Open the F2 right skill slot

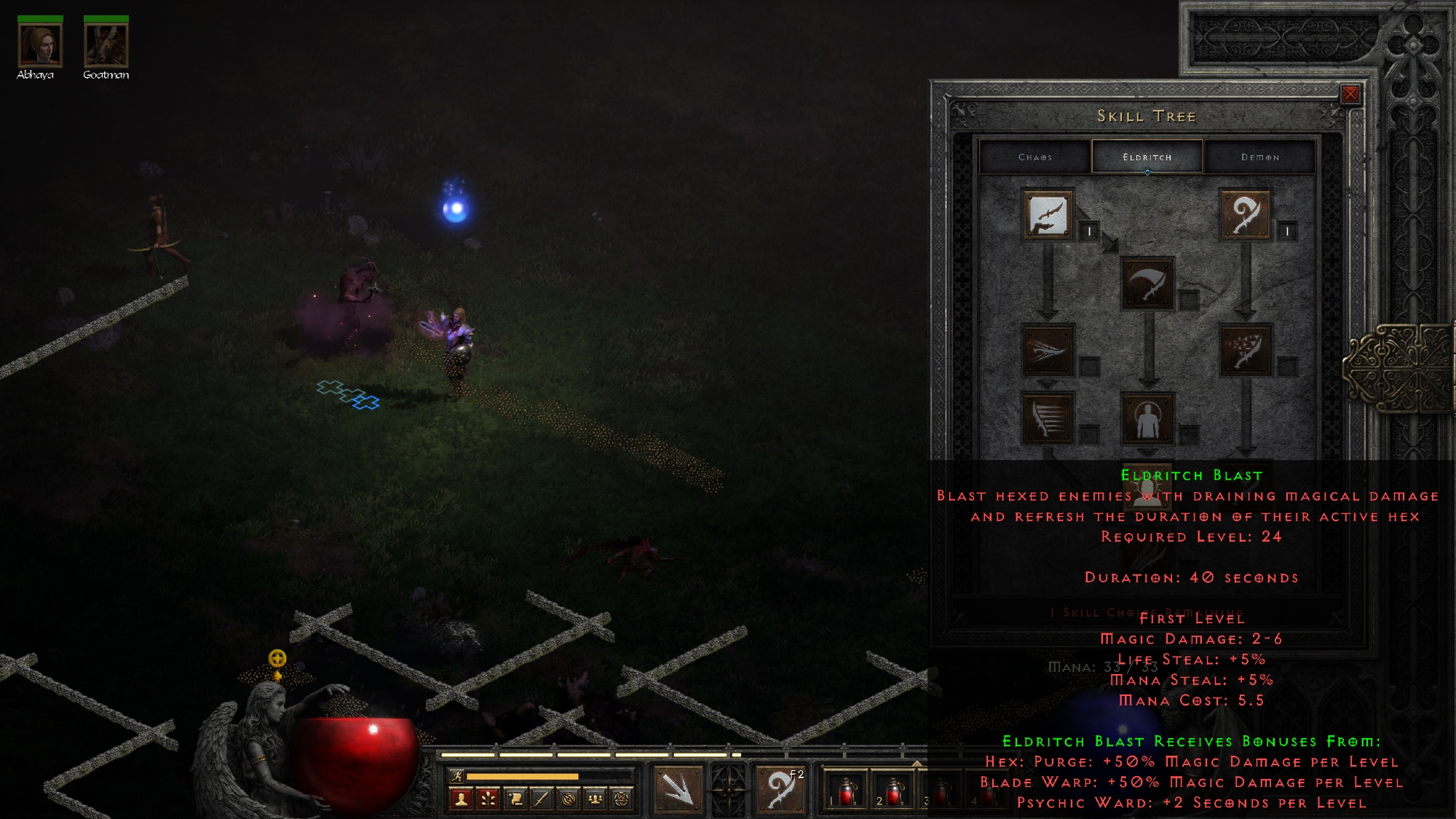(780, 788)
